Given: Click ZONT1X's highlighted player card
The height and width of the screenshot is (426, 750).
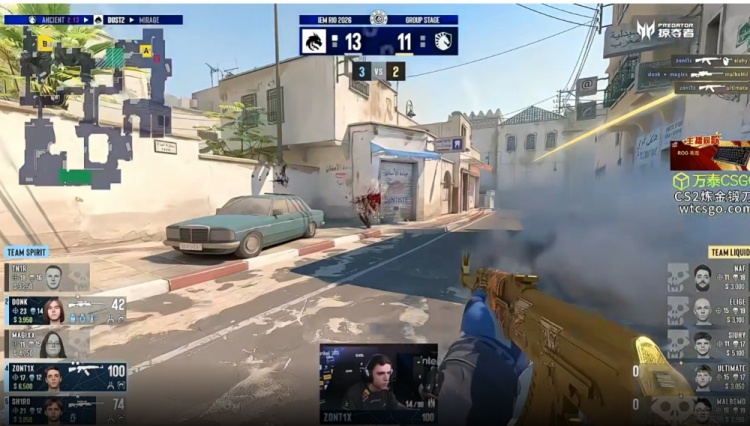Looking at the screenshot, I should click(65, 377).
